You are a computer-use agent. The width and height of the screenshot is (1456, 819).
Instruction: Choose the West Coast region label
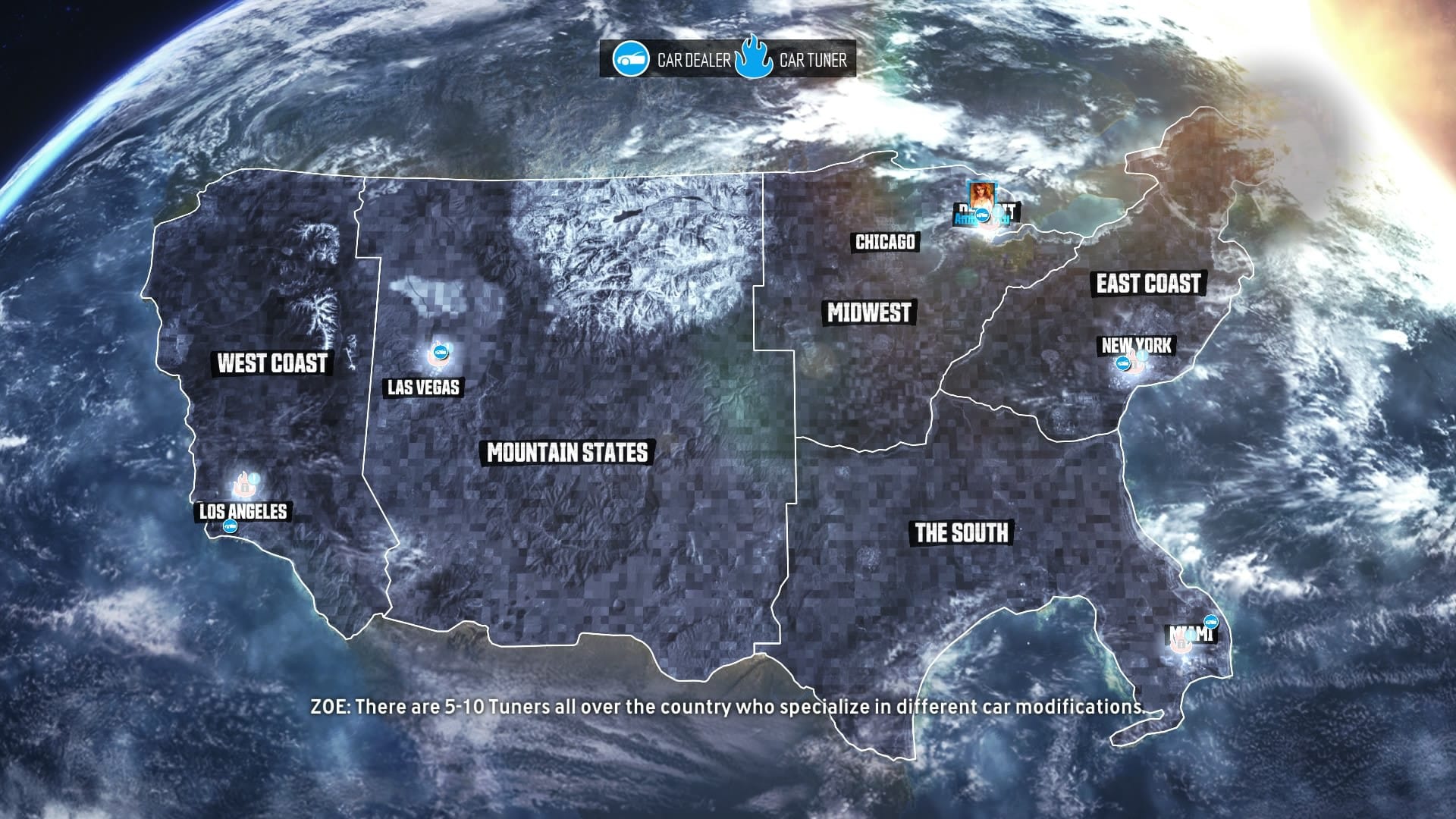pyautogui.click(x=272, y=363)
